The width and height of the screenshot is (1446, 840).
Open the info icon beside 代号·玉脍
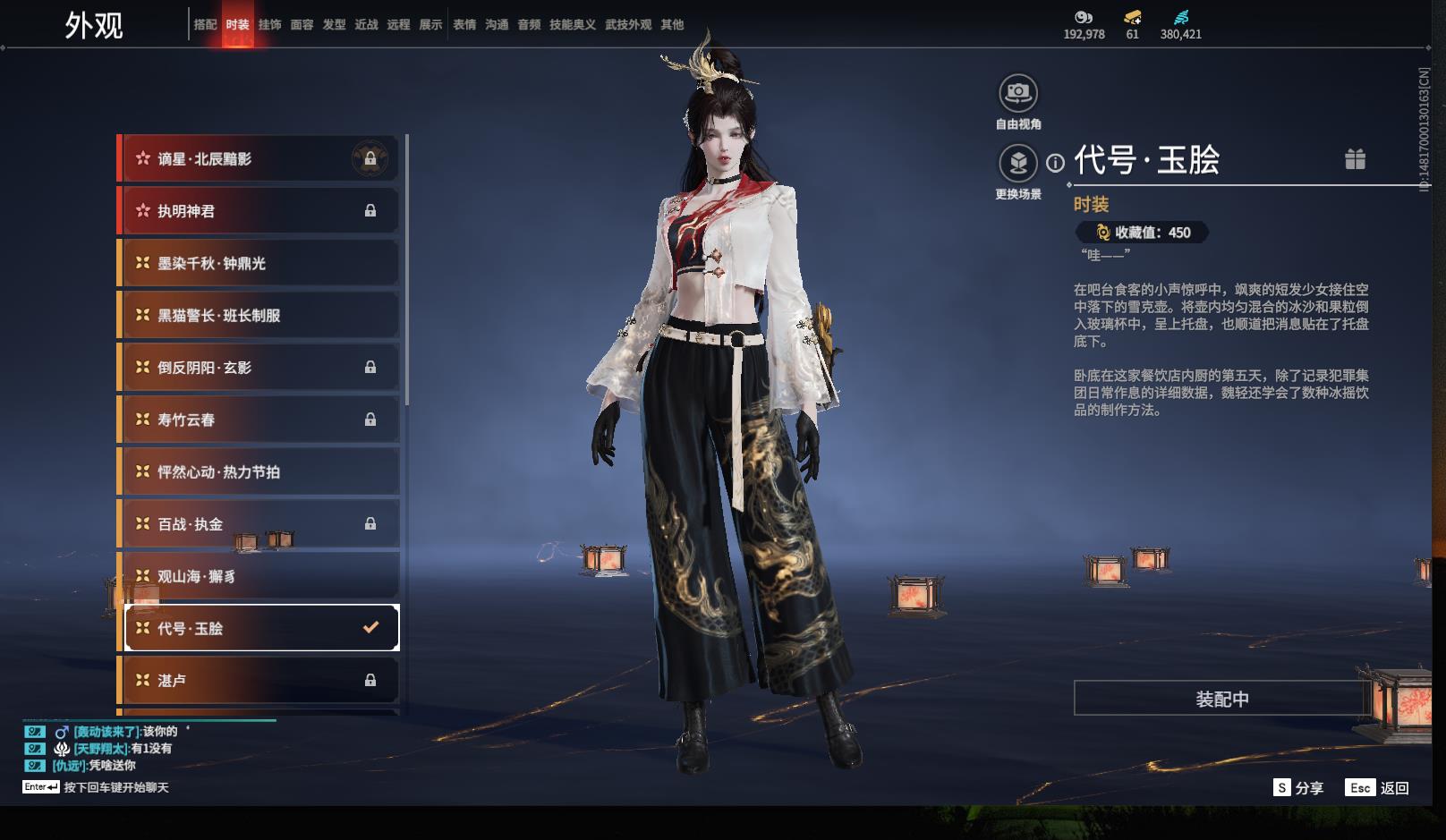coord(1056,163)
